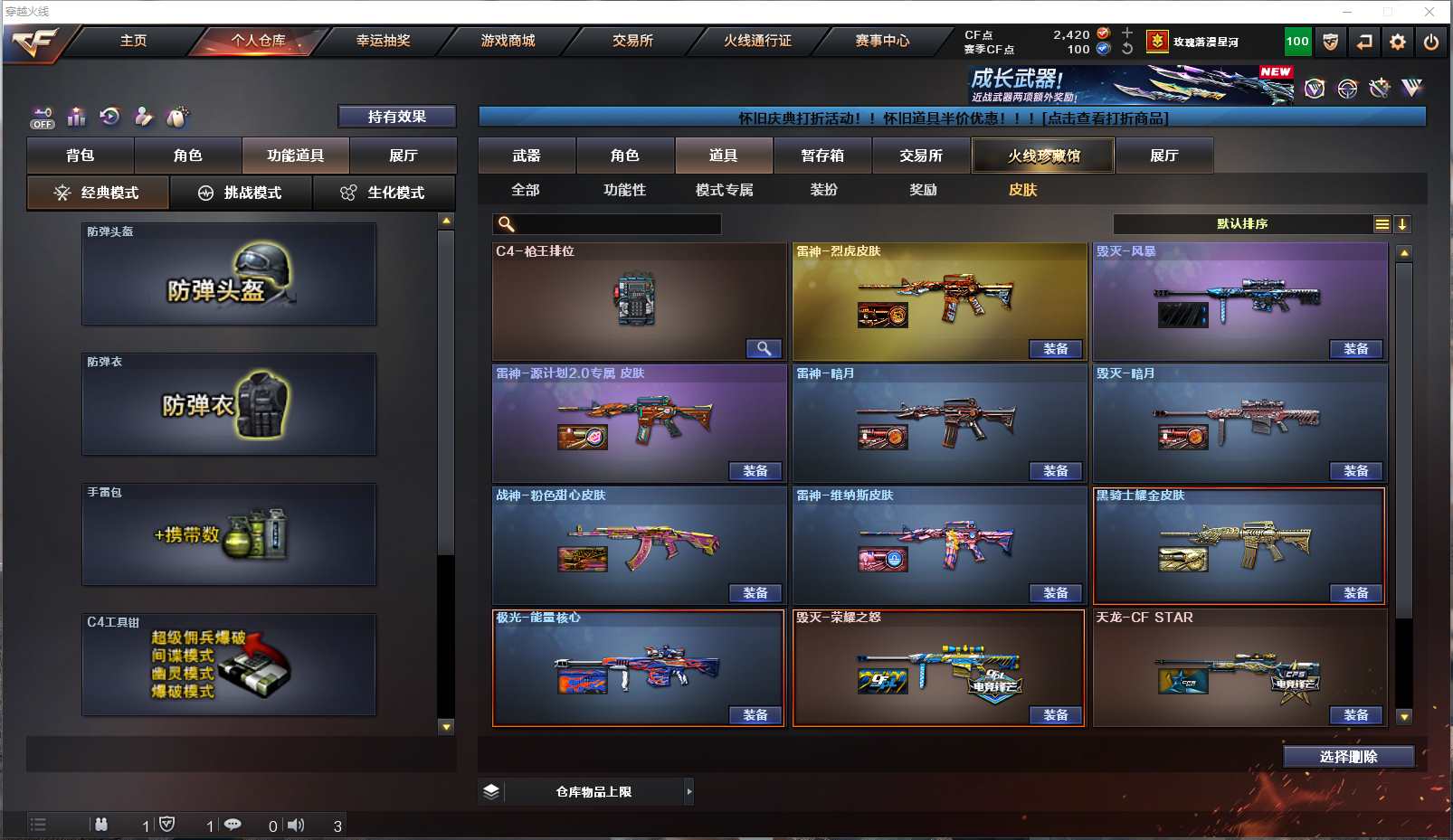Show the 功能性 item filter
The width and height of the screenshot is (1453, 840).
(625, 190)
